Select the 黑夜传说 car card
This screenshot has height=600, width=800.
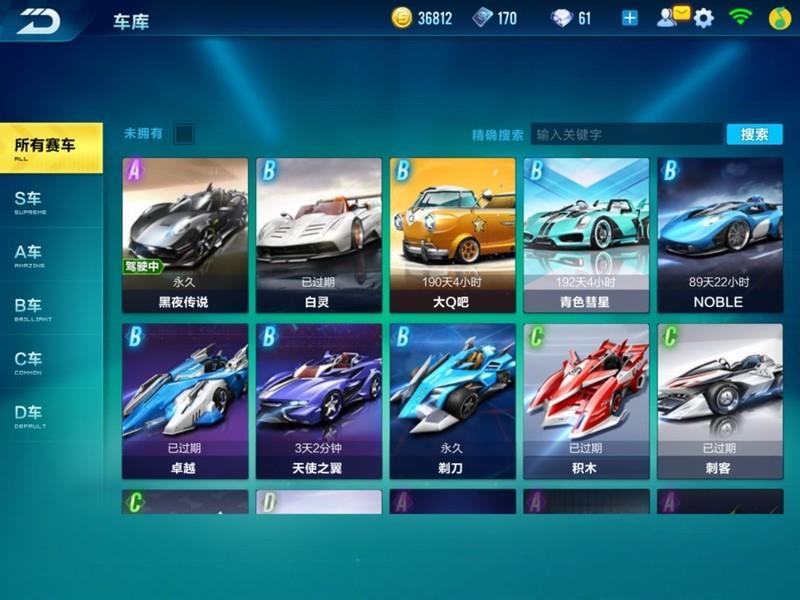pos(185,235)
